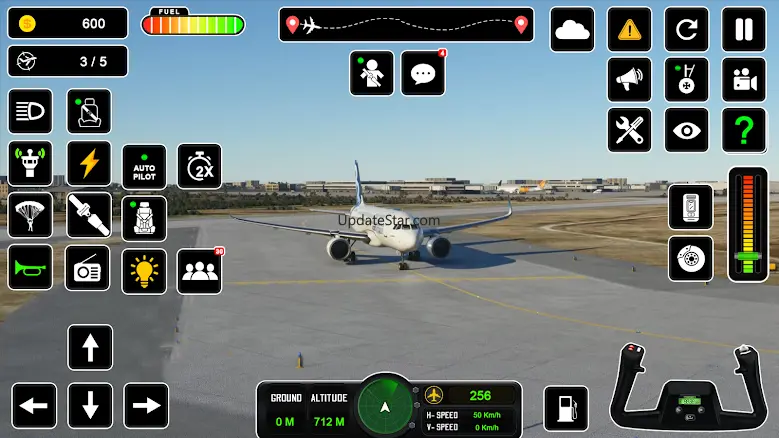The image size is (779, 438).
Task: Toggle the Auto Pilot button
Action: point(144,166)
